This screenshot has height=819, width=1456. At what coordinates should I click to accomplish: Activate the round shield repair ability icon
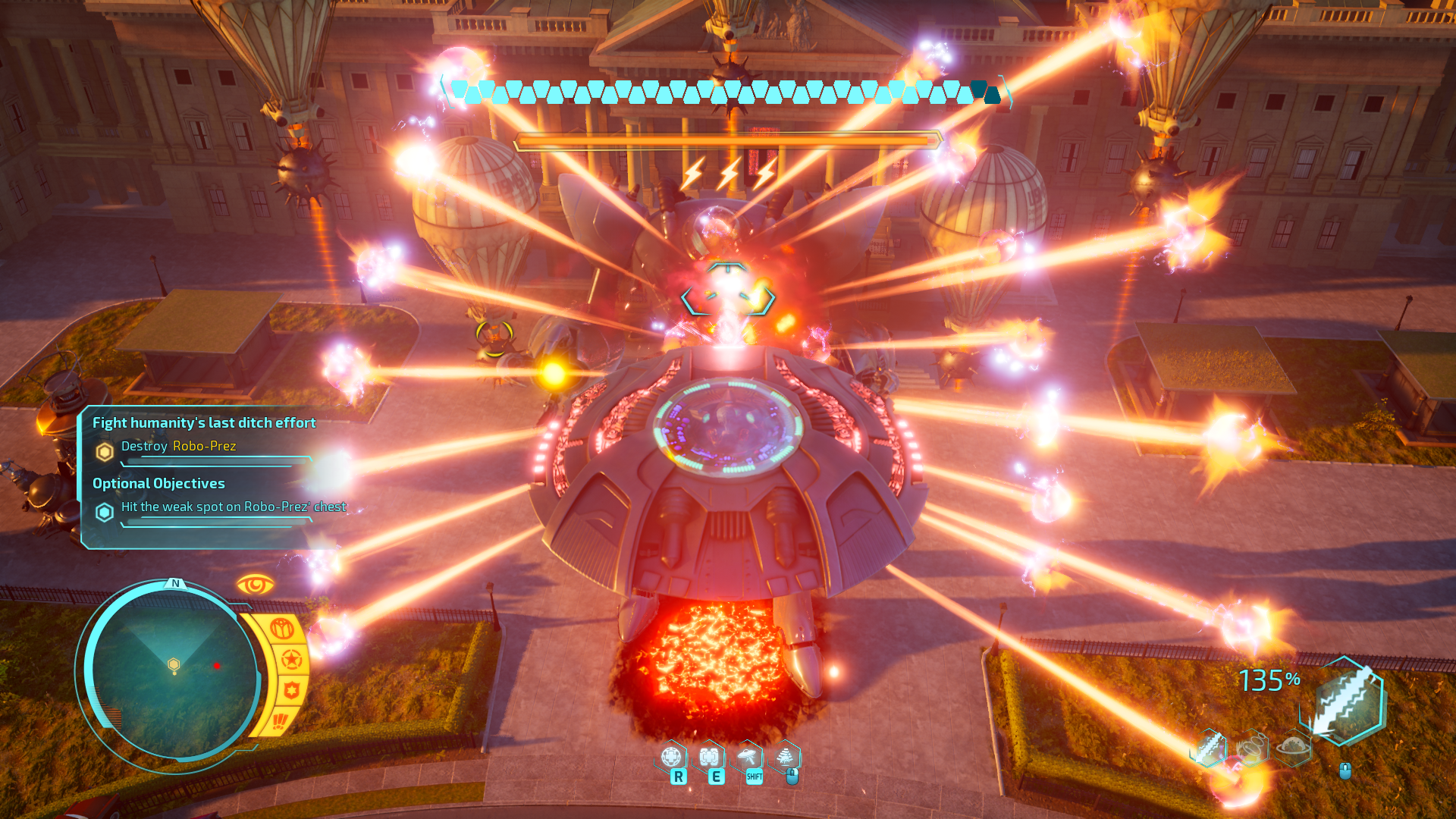pyautogui.click(x=671, y=757)
